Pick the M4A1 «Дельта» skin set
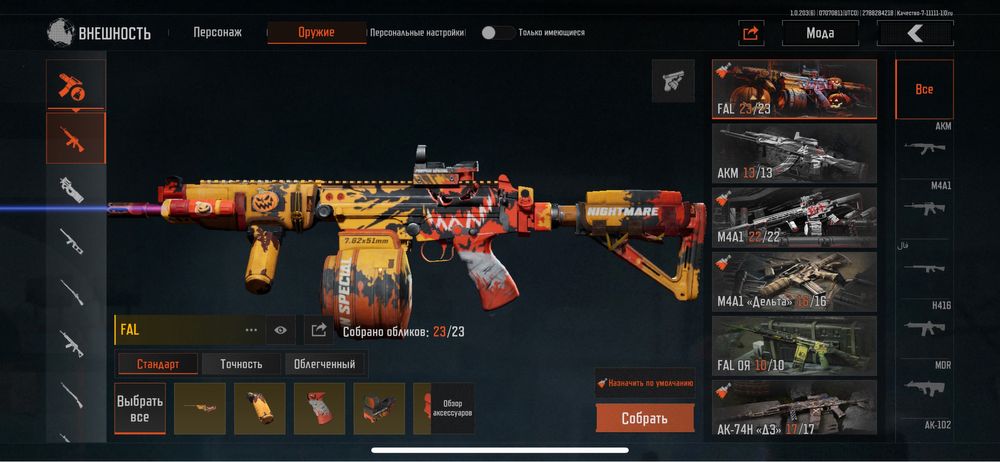Screen dimensions: 1000x462 coord(794,281)
